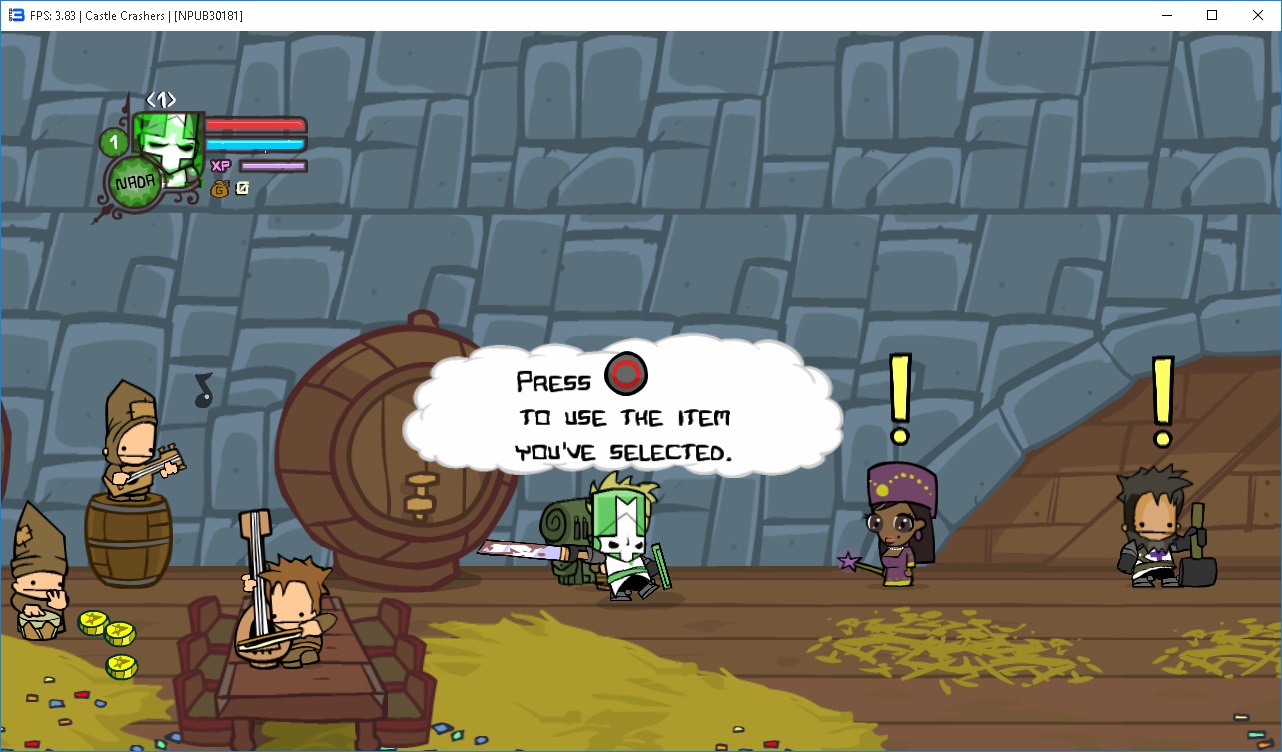The image size is (1282, 752).
Task: Select the NADA item orb
Action: pyautogui.click(x=135, y=184)
